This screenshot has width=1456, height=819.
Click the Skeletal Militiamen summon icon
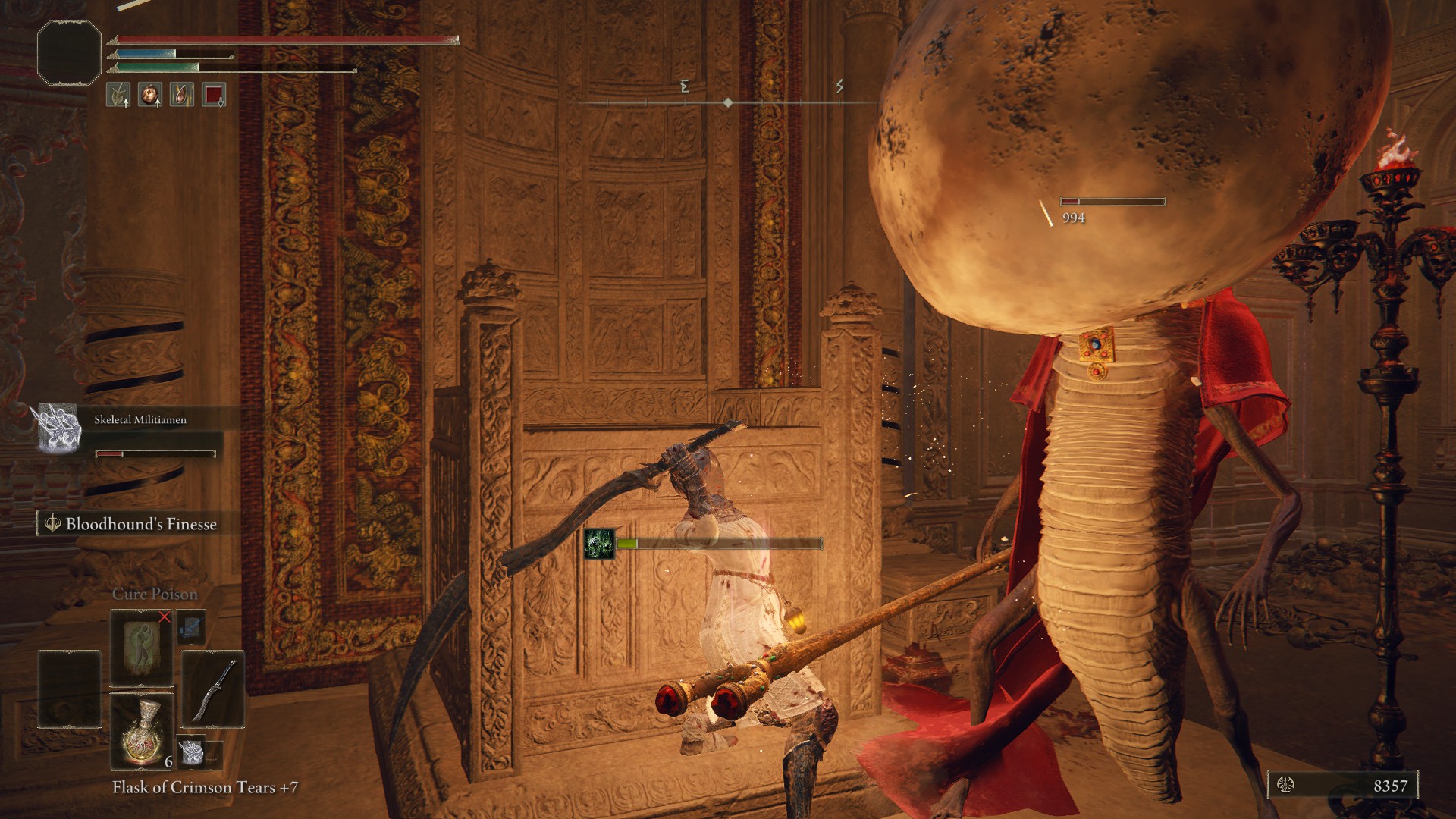59,428
